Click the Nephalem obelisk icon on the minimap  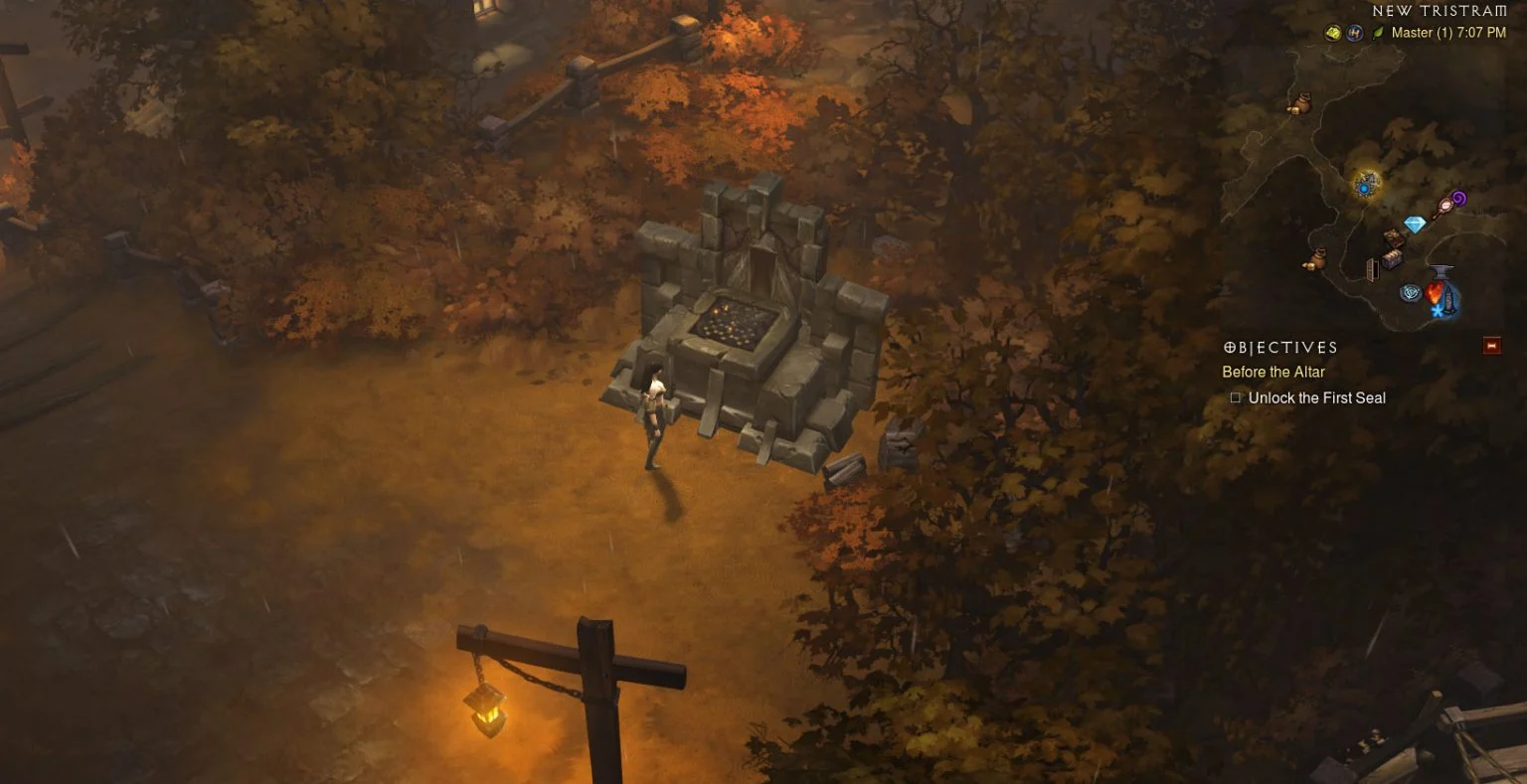point(1408,294)
